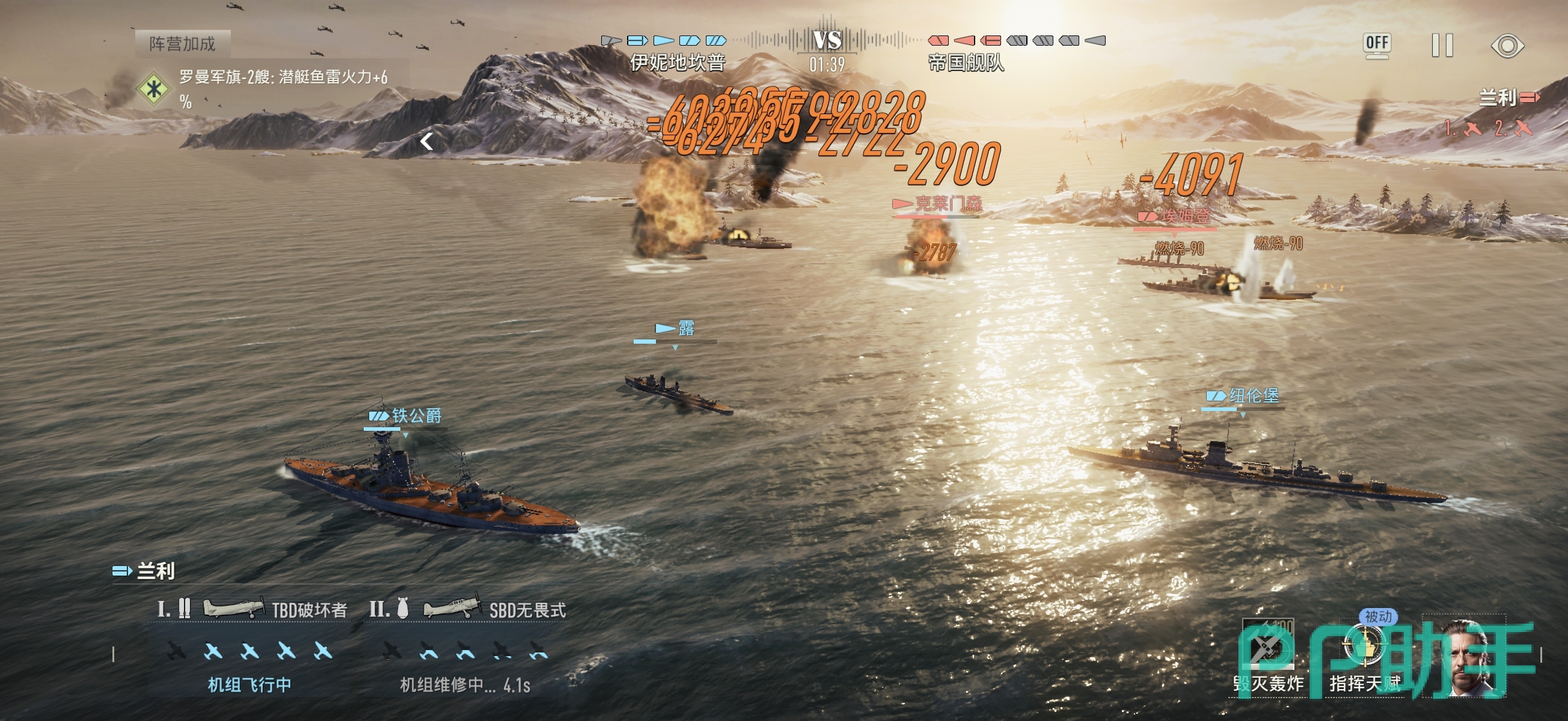Click the 帝国舰队 enemy fleet name

966,62
